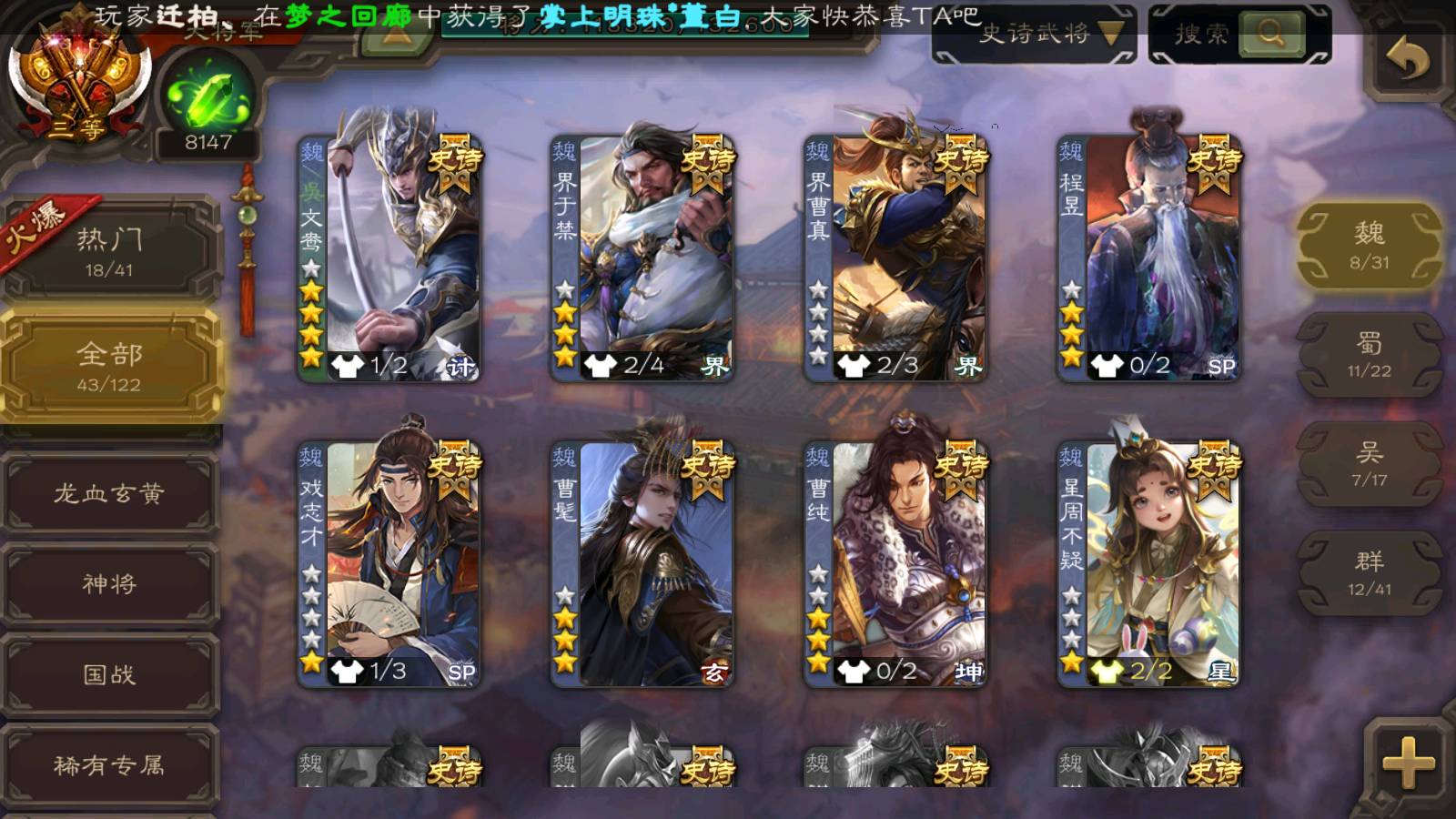Pick the 界于禁 hero card
This screenshot has height=819, width=1456.
[642, 258]
